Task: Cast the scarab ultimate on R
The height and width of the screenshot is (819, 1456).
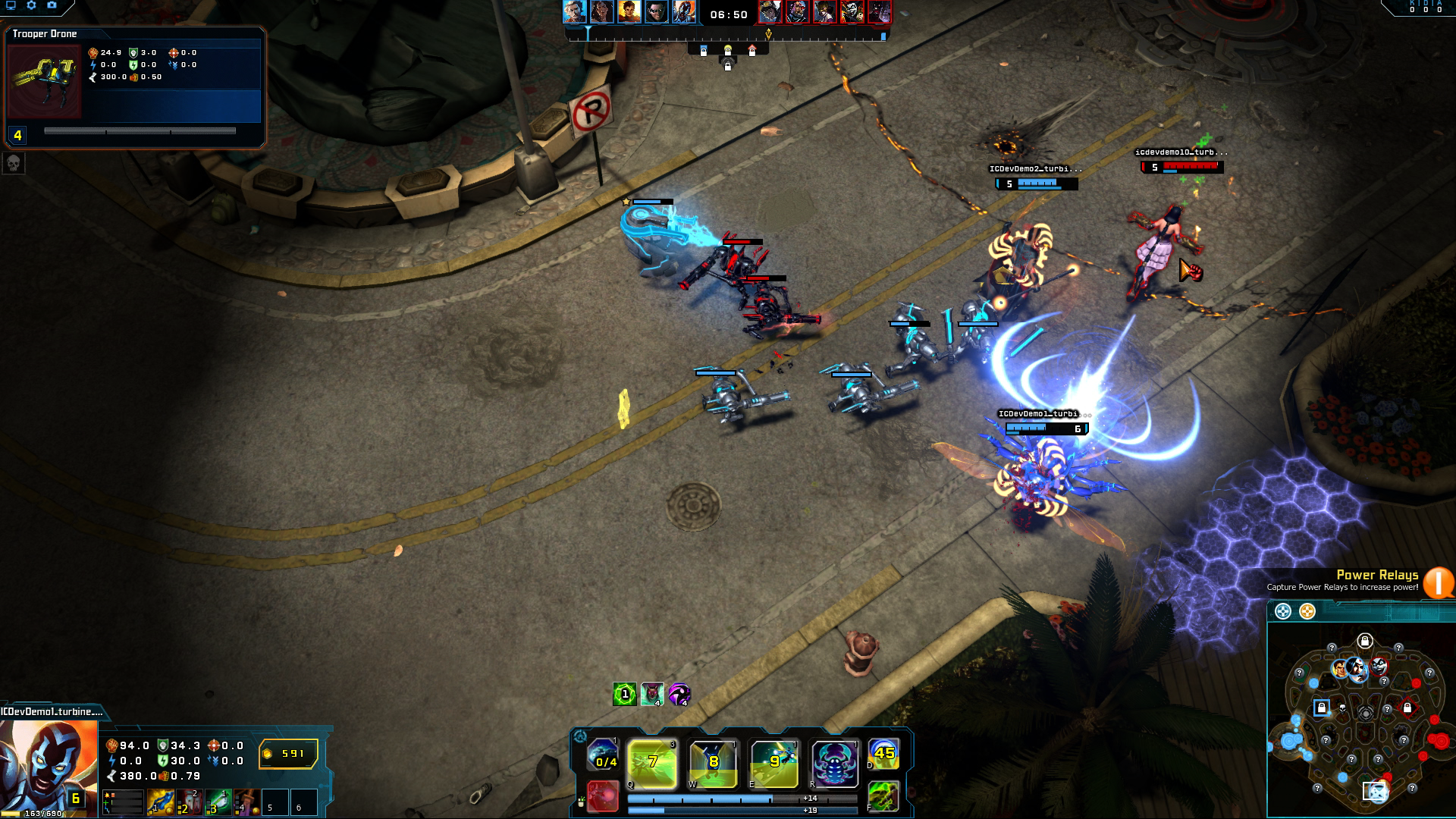Action: [x=834, y=764]
